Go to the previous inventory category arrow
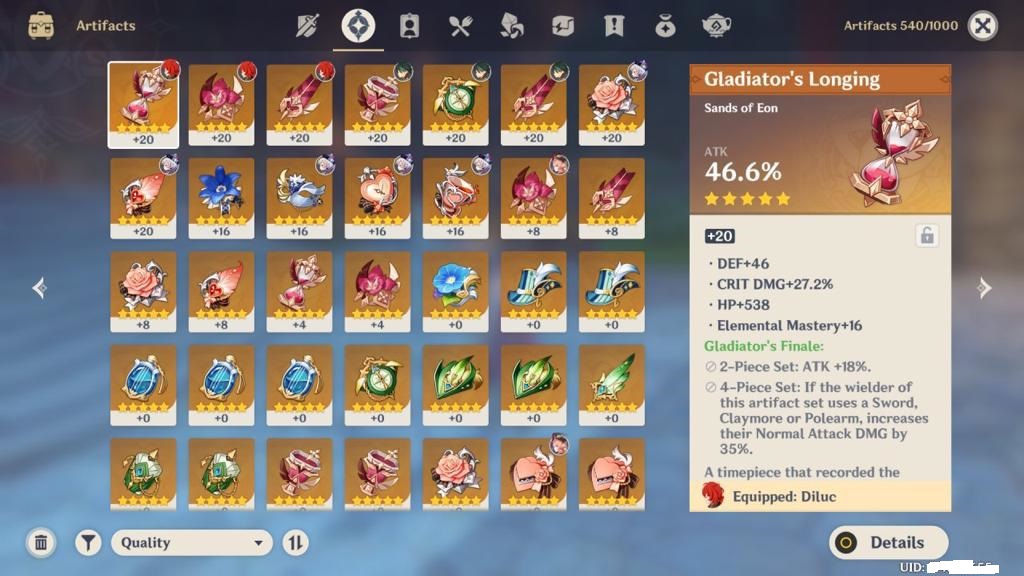The width and height of the screenshot is (1024, 576). click(40, 289)
